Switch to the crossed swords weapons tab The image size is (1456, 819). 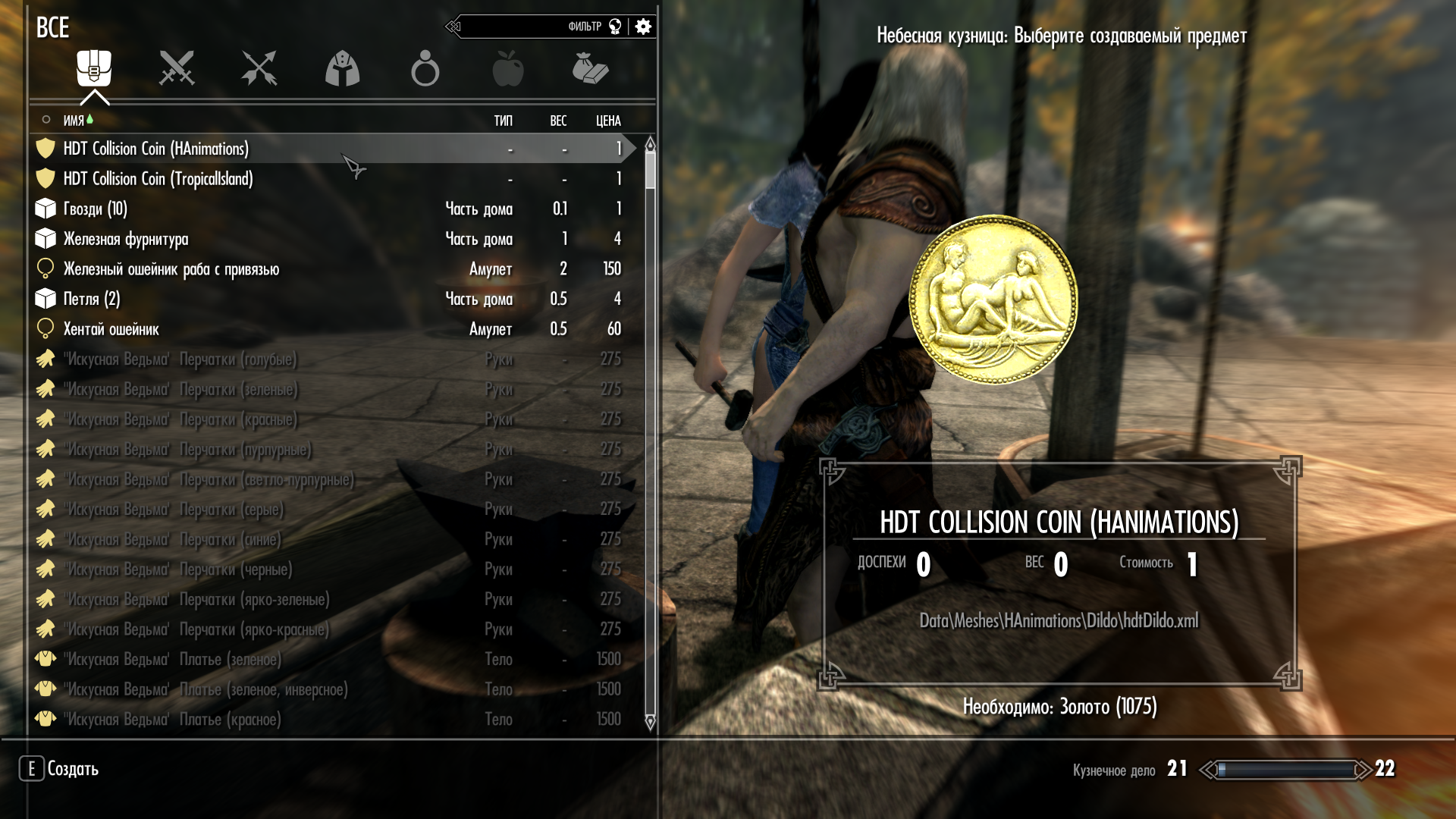point(177,69)
